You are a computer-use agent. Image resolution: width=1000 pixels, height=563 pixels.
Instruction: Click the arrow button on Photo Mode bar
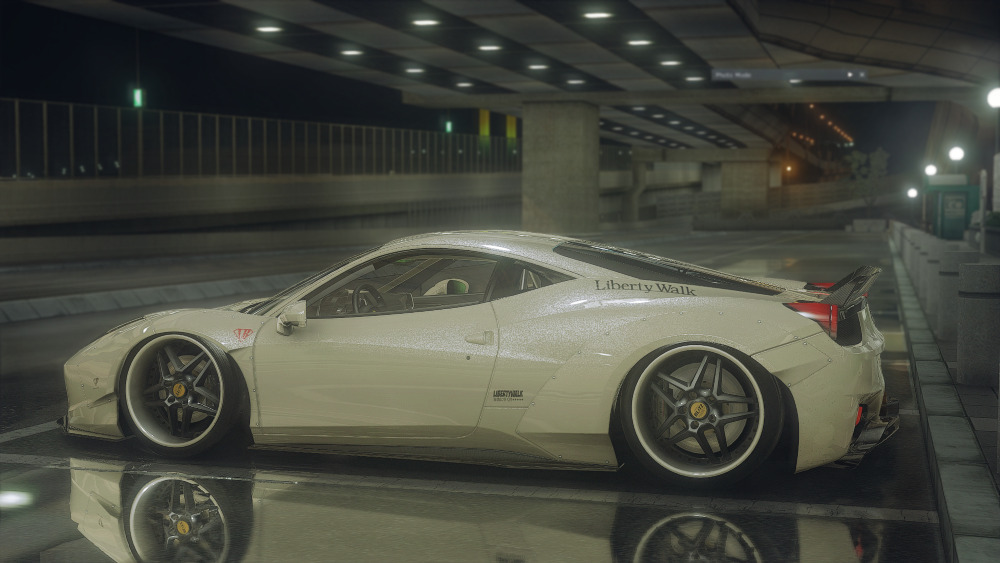click(850, 75)
